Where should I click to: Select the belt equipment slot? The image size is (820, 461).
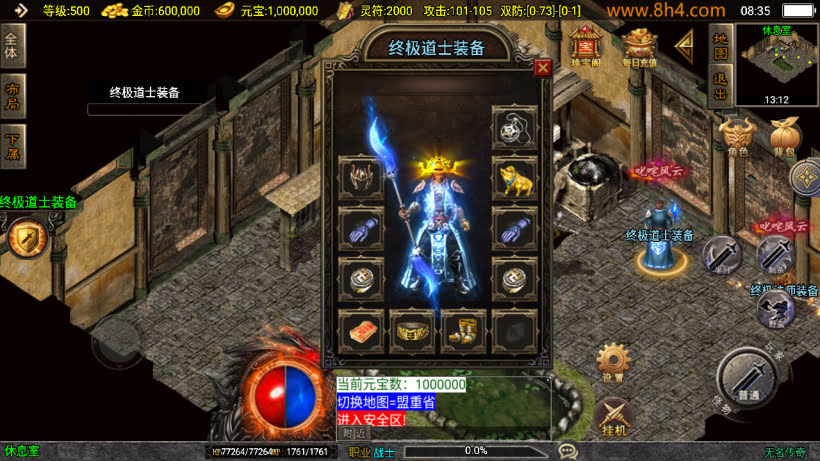(x=411, y=329)
